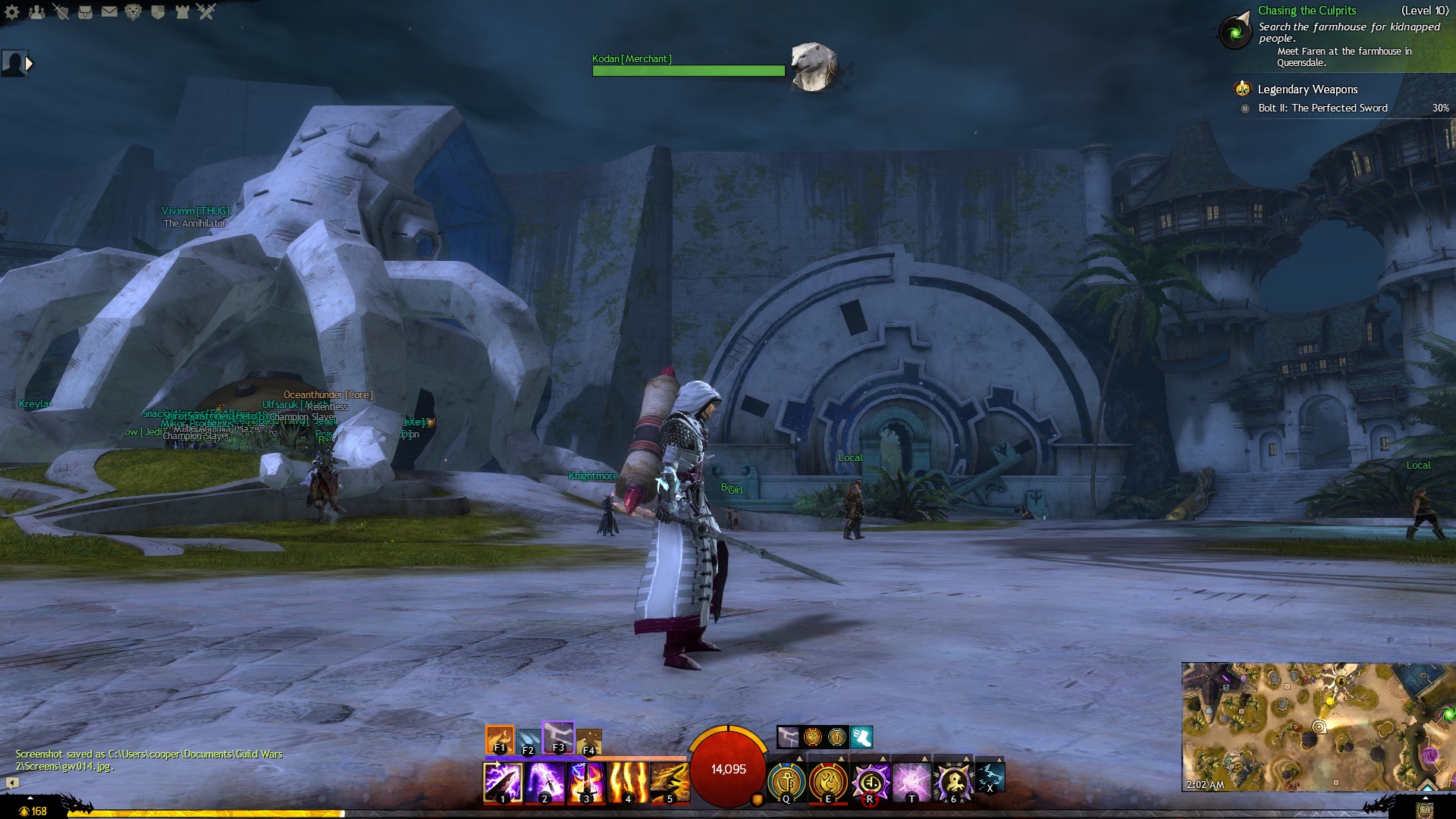The width and height of the screenshot is (1456, 819).
Task: Open the inventory bag icon
Action: pyautogui.click(x=86, y=12)
